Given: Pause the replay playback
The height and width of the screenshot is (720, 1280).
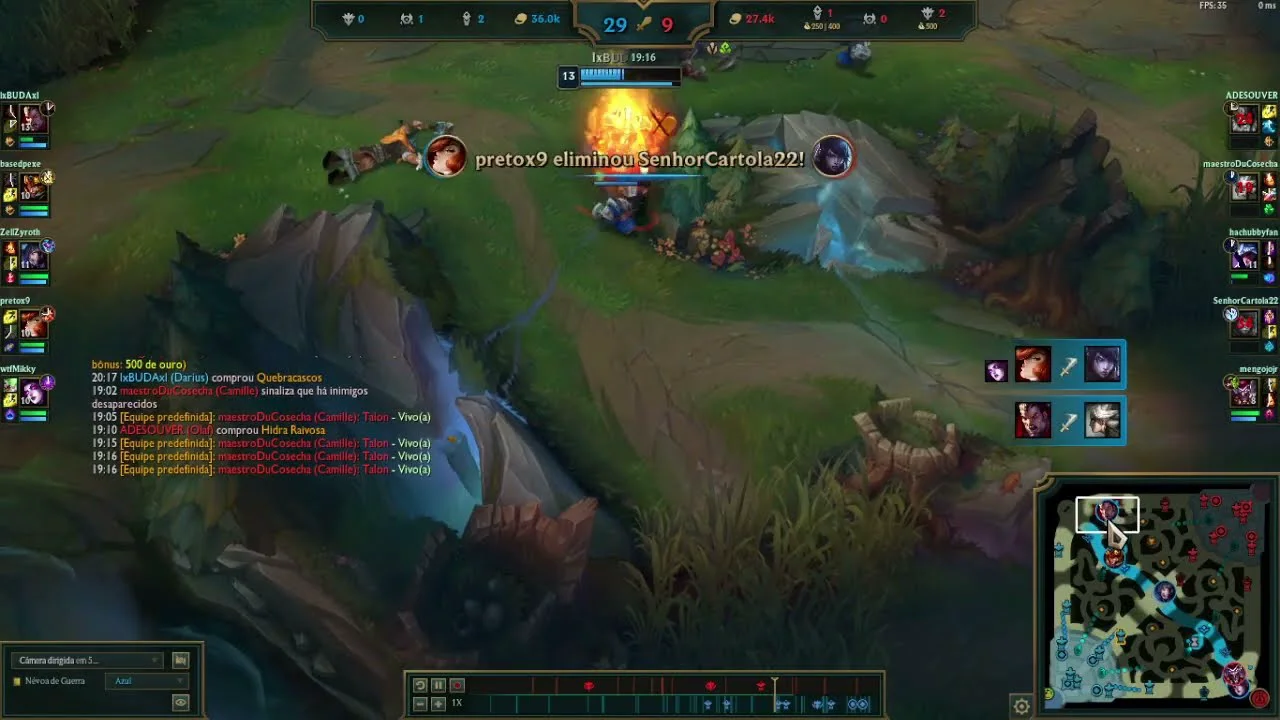Looking at the screenshot, I should coord(438,685).
